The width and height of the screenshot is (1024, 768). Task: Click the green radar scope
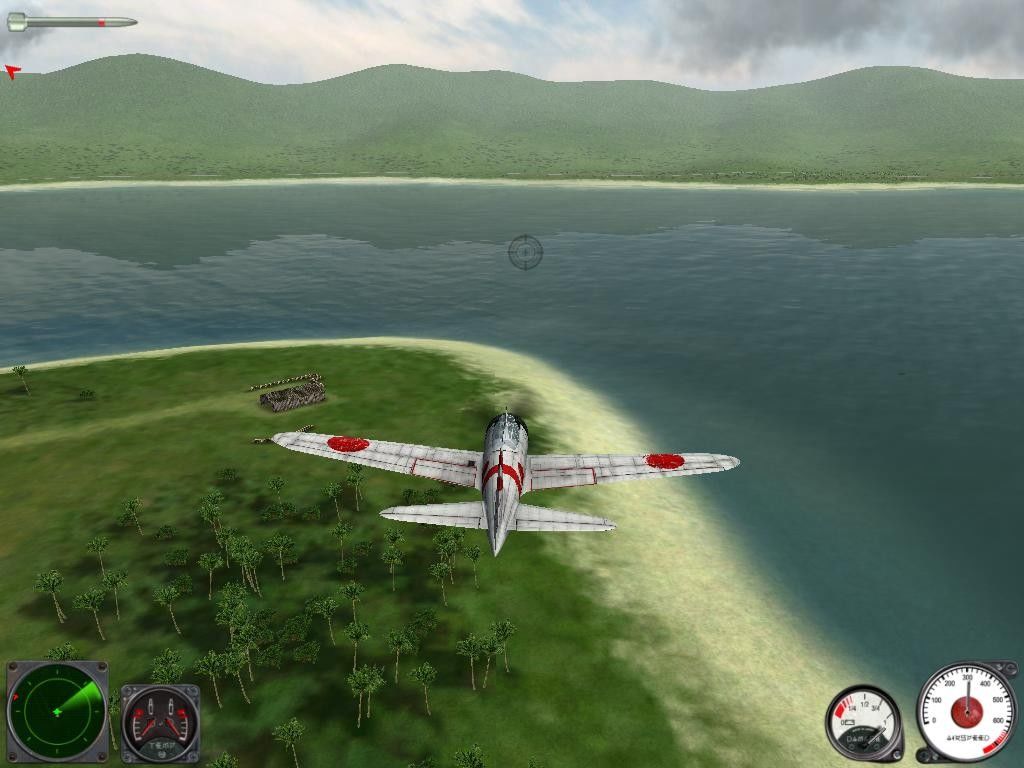click(x=57, y=711)
